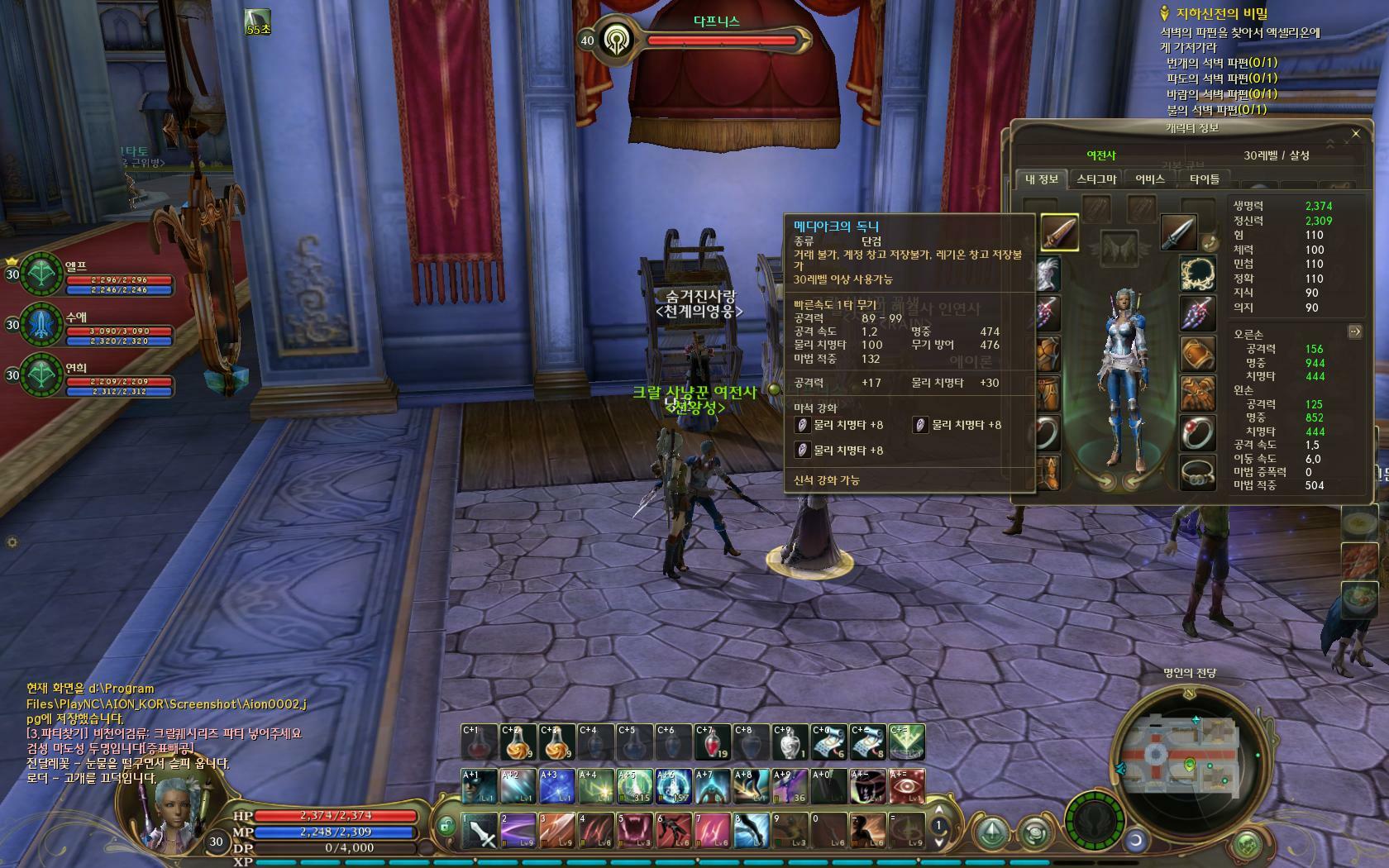This screenshot has height=868, width=1389.
Task: Activate the sword basic attack in slot 1
Action: 479,829
